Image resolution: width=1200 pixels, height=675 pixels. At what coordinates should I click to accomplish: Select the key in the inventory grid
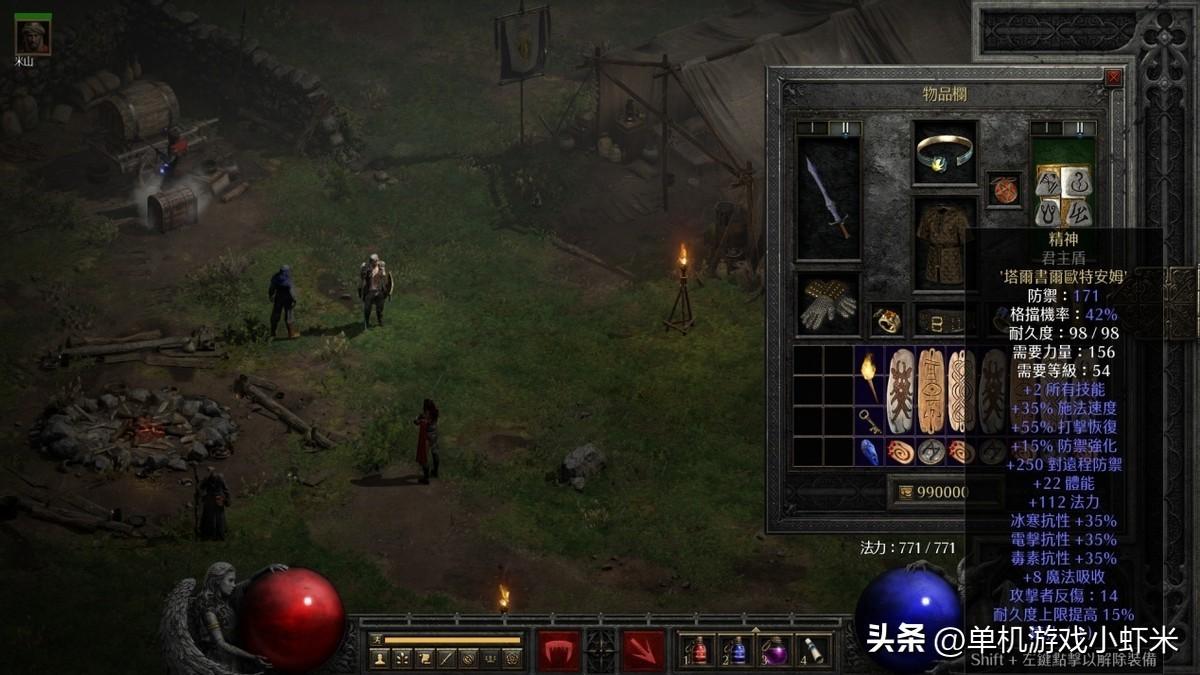pyautogui.click(x=868, y=421)
